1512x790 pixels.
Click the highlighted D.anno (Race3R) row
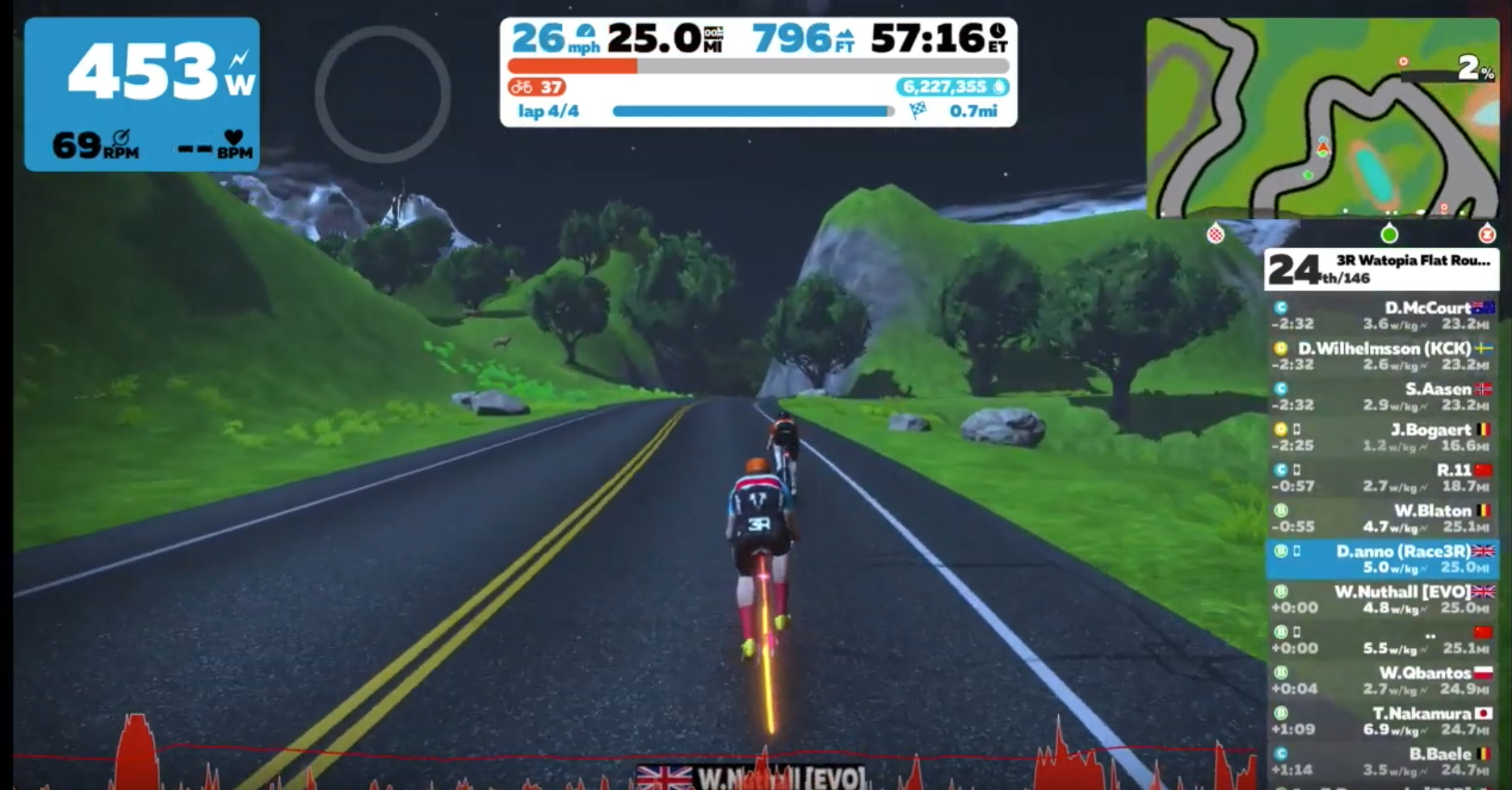click(x=1382, y=559)
